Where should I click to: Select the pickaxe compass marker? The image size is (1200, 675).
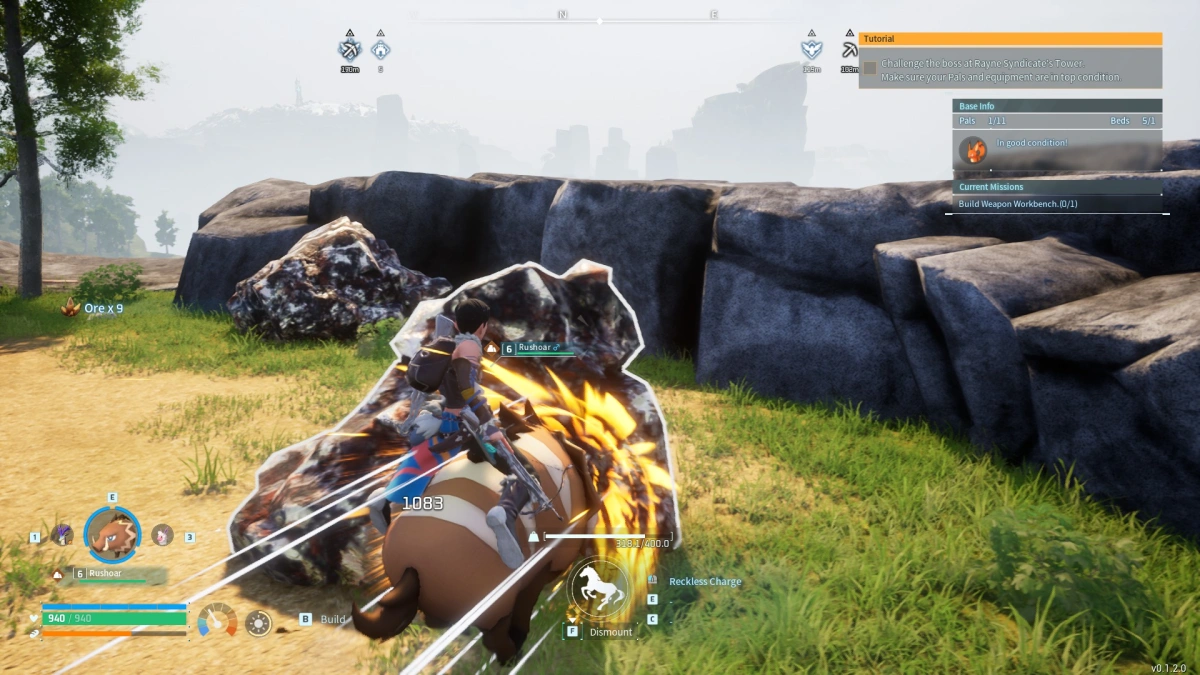(x=850, y=49)
